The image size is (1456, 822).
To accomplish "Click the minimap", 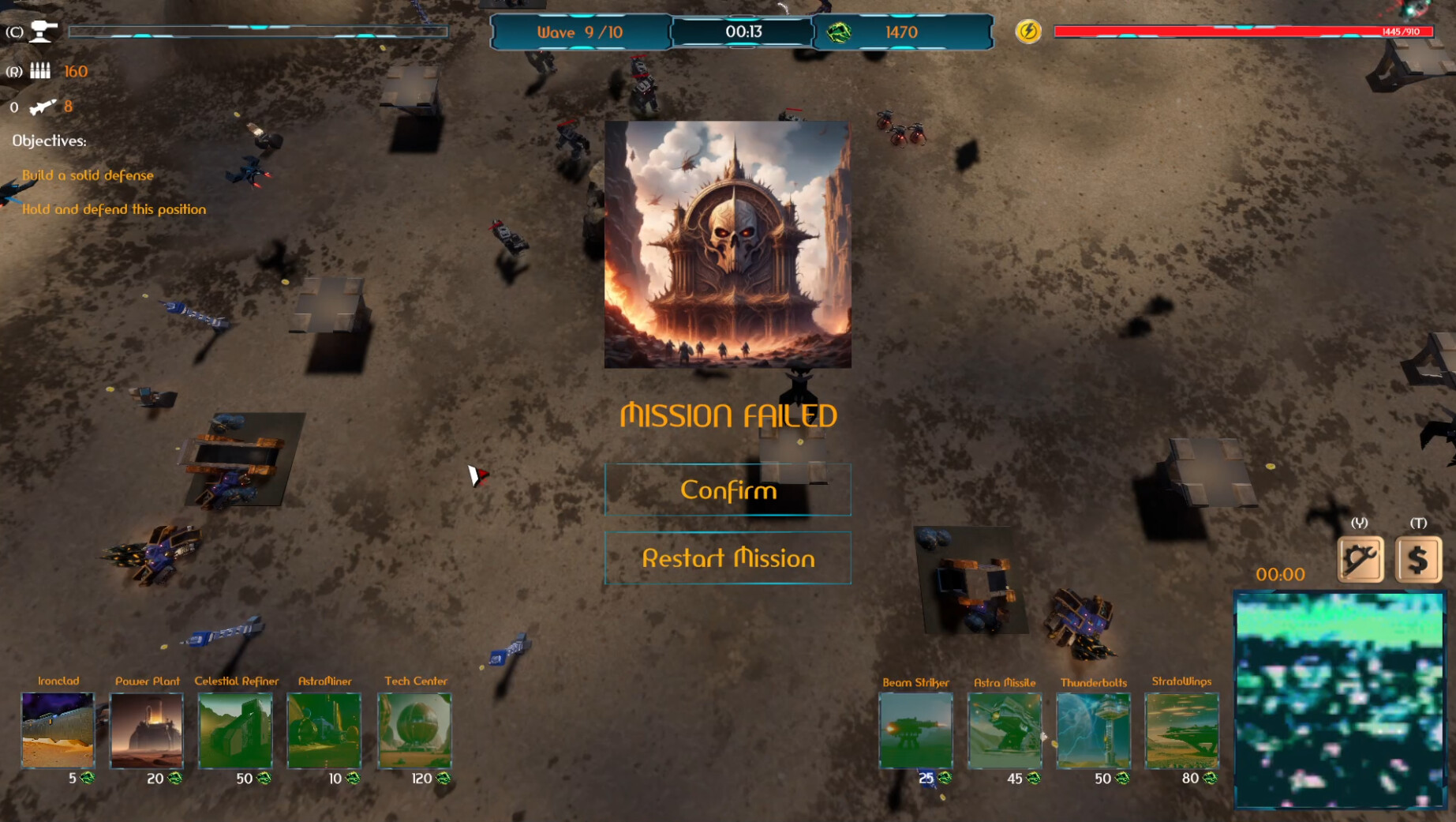I will [x=1340, y=700].
